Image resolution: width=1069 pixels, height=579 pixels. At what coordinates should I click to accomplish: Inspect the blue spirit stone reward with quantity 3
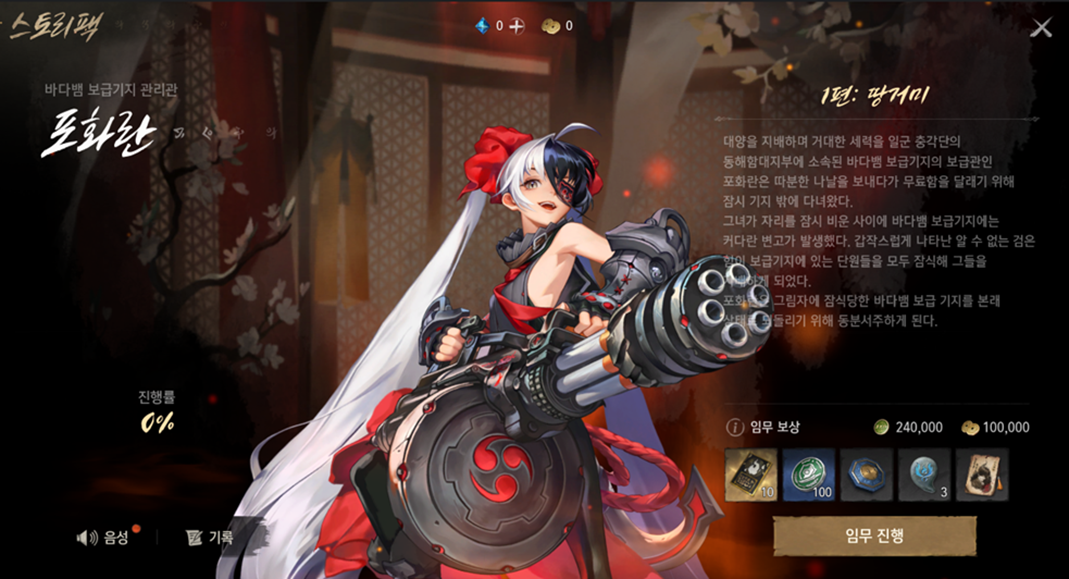[x=924, y=474]
